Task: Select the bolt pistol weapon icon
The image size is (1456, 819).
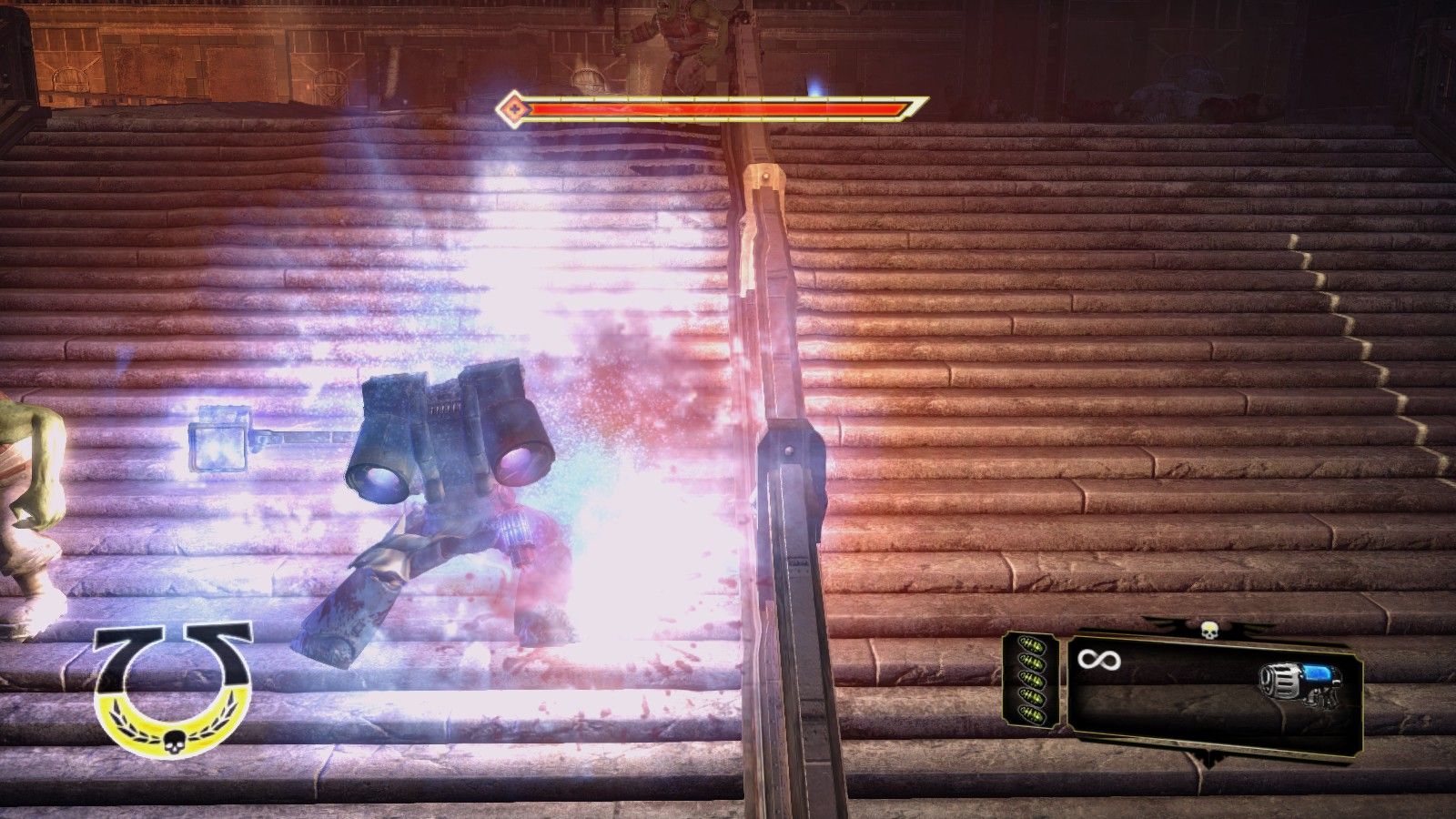Action: click(1299, 681)
